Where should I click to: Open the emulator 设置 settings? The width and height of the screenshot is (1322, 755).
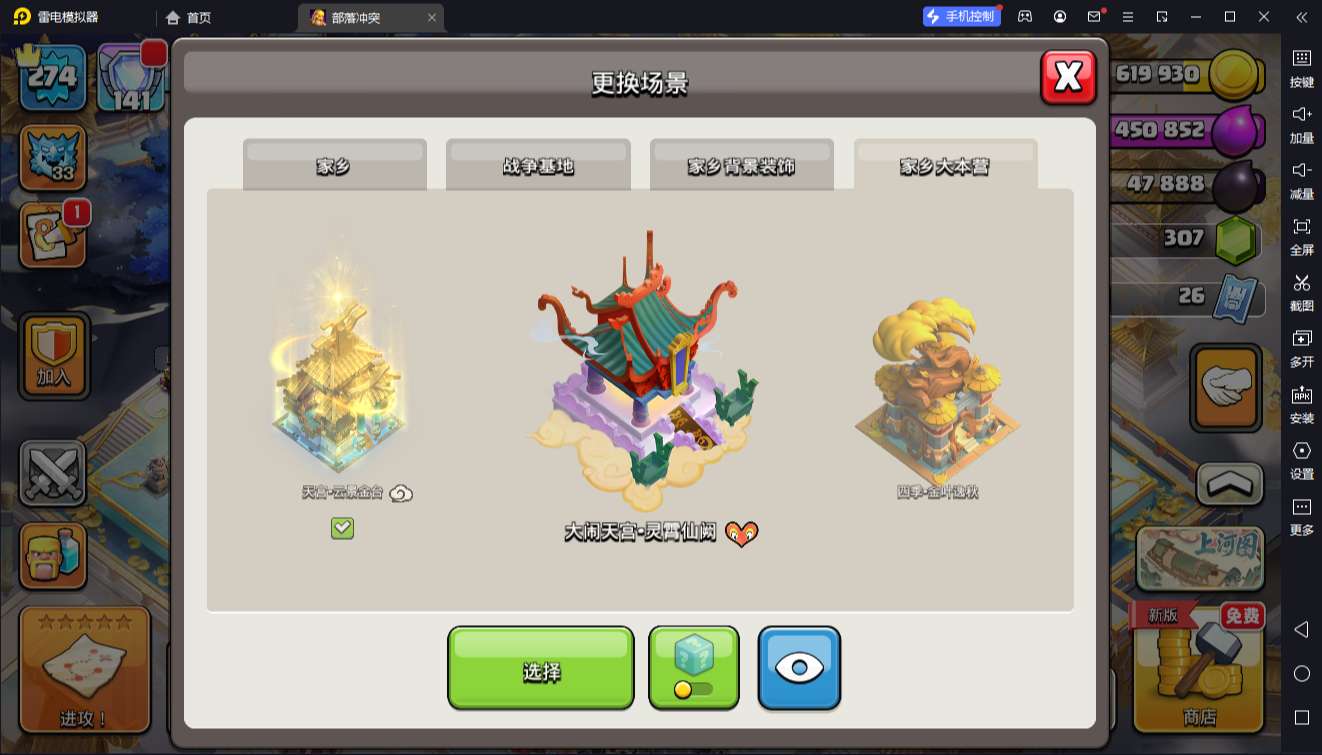1301,459
